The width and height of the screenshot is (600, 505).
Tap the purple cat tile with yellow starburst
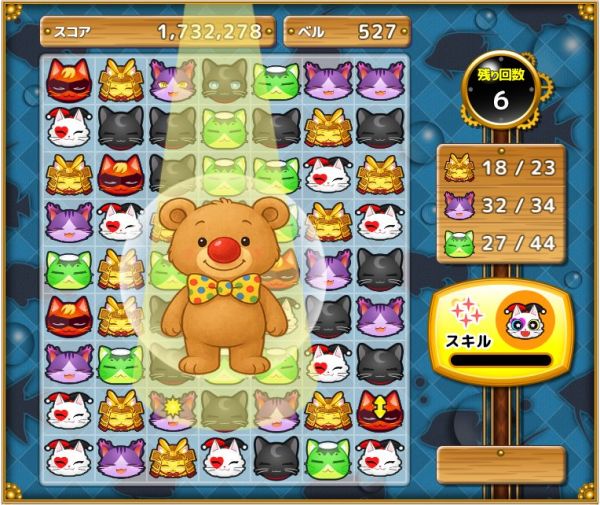173,409
